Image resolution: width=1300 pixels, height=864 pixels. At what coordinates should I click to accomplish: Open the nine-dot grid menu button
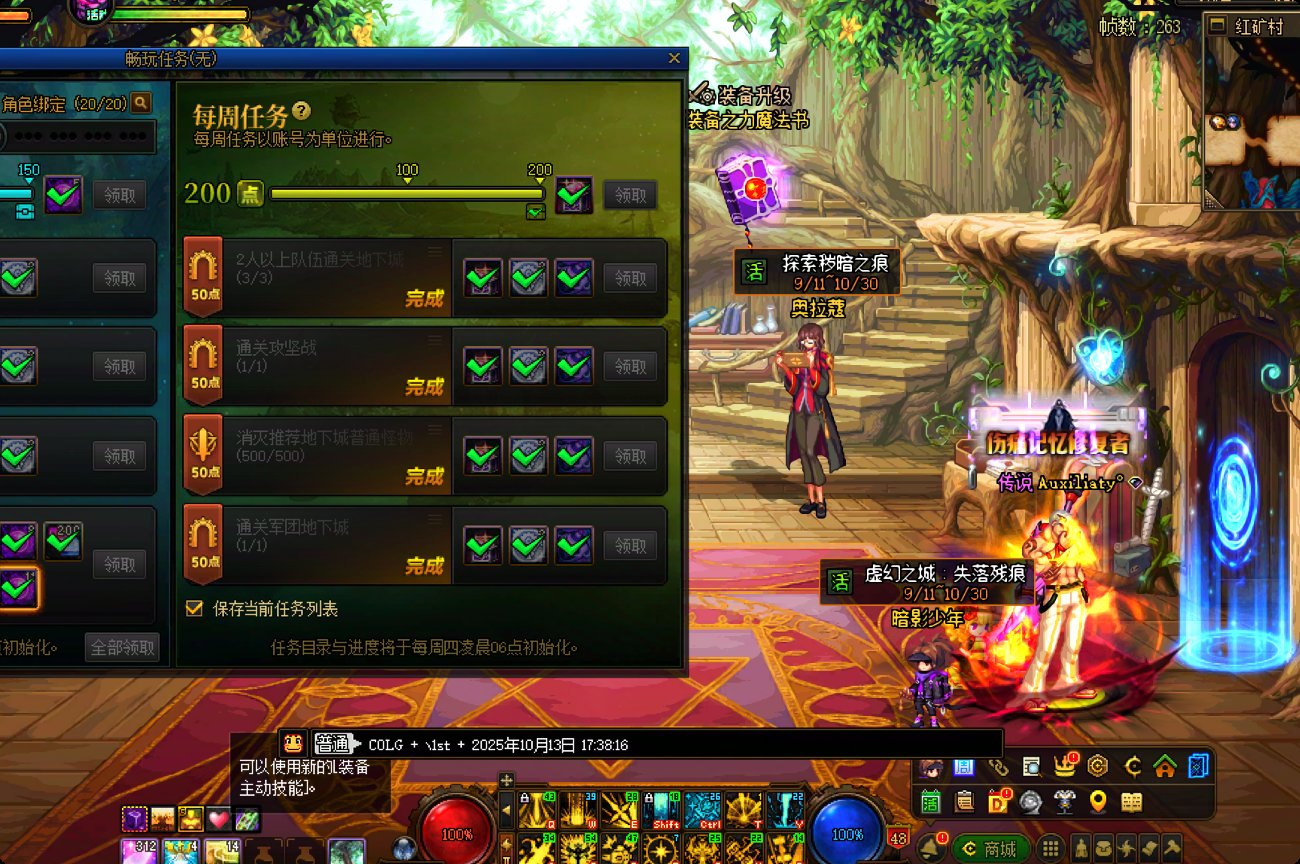[x=1050, y=849]
